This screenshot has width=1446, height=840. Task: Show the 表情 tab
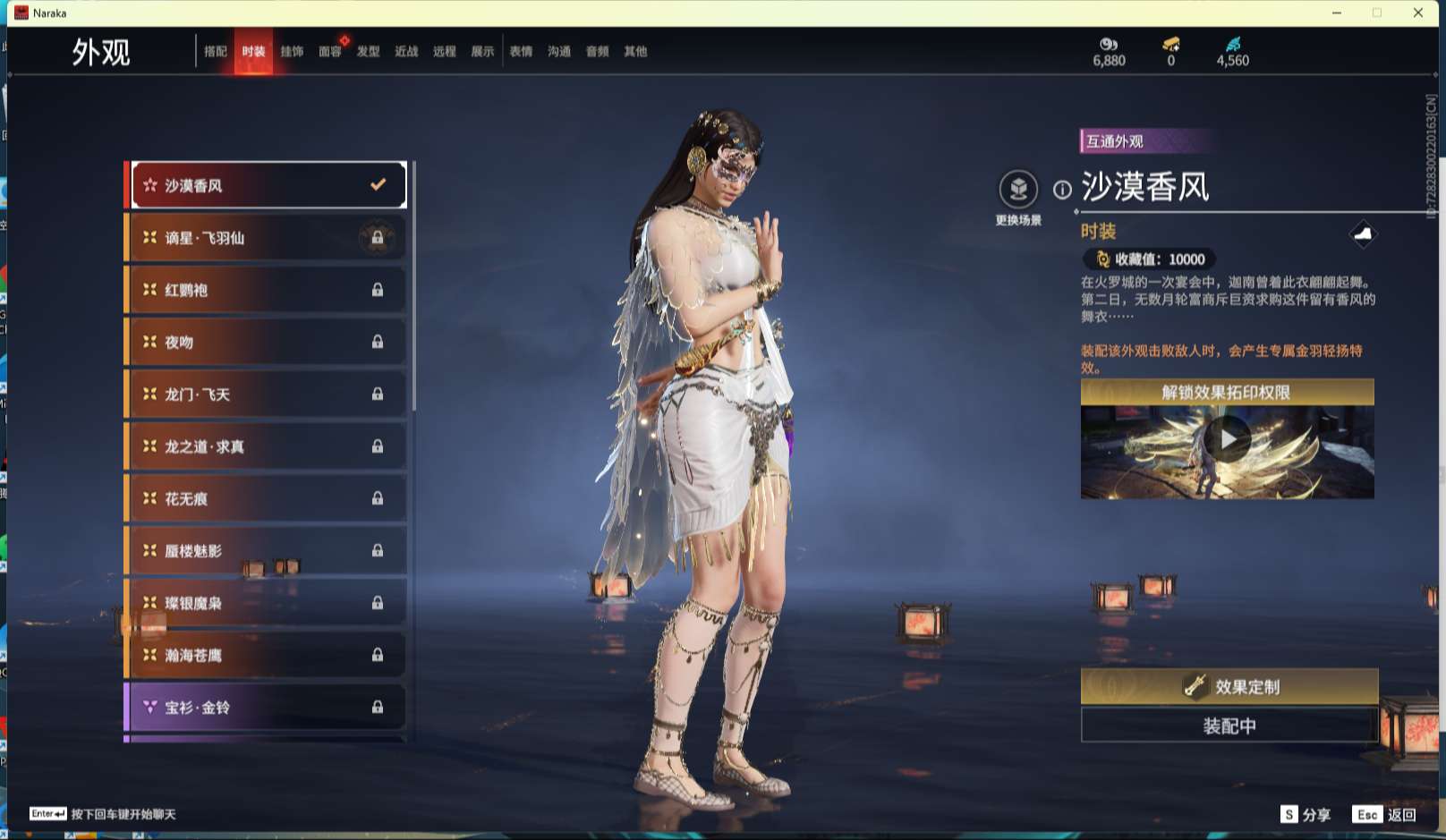(521, 52)
